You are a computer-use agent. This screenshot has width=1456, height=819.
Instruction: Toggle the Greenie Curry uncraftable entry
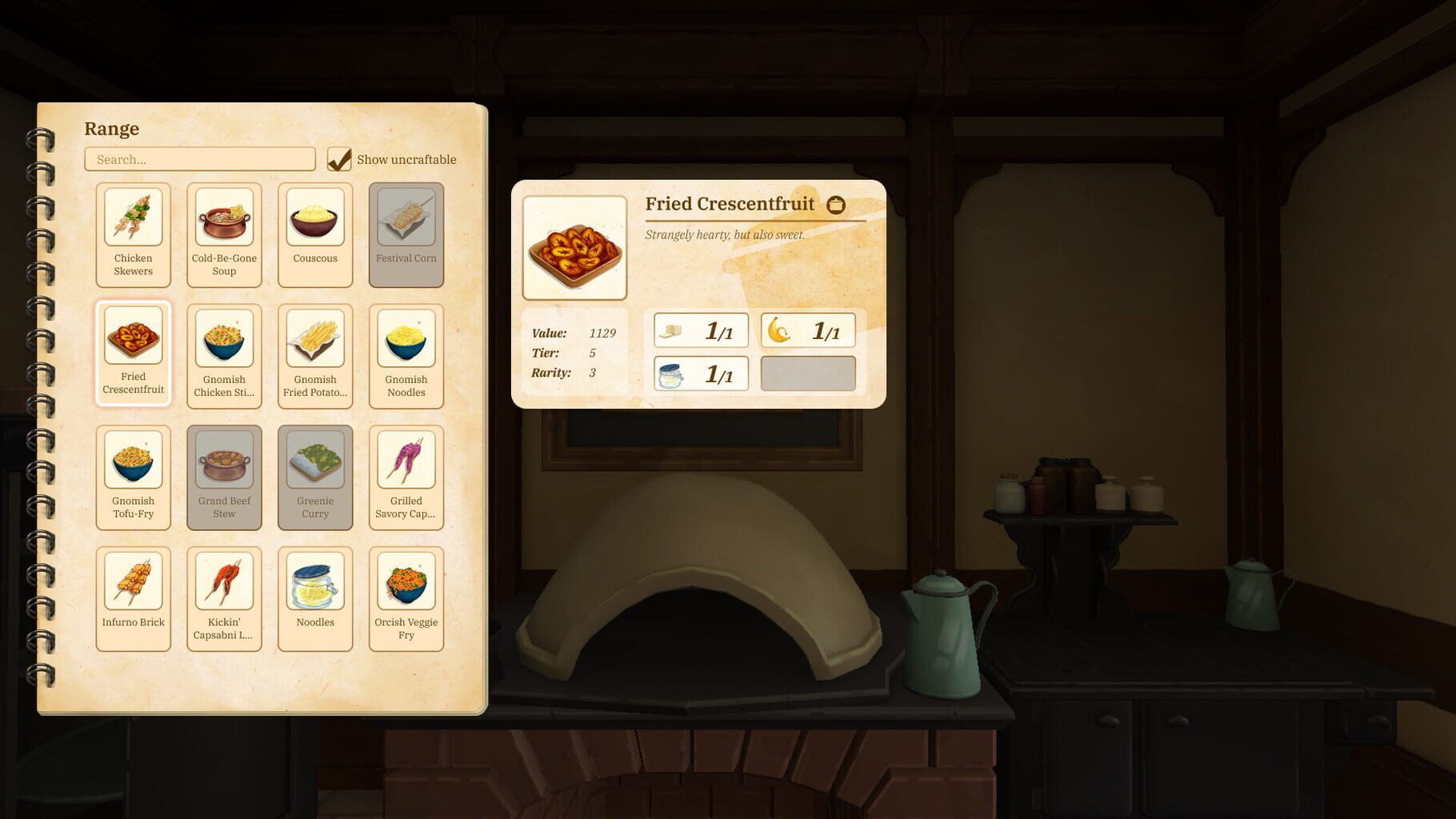click(314, 476)
